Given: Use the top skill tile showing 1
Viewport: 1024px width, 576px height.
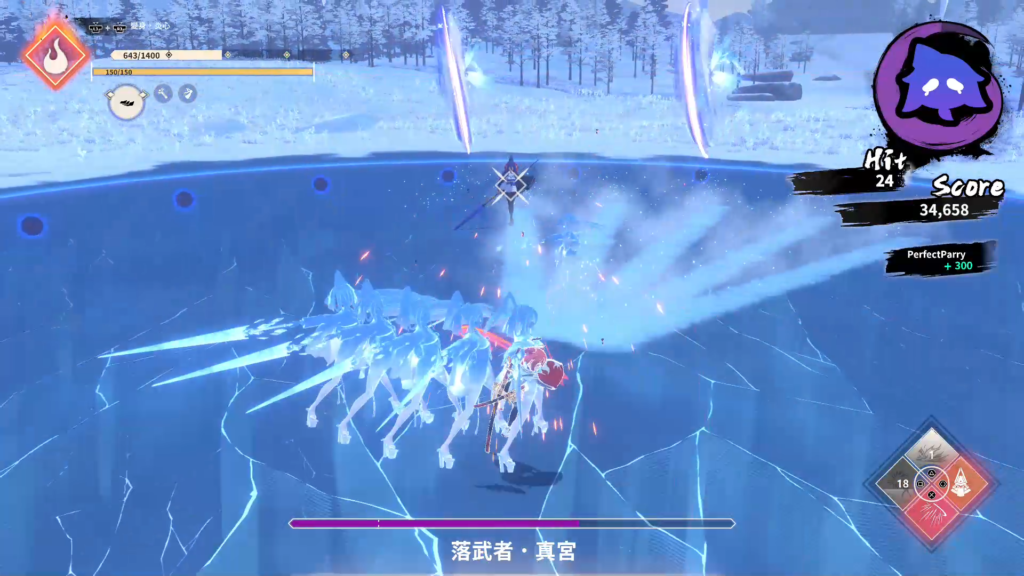Looking at the screenshot, I should click(931, 452).
